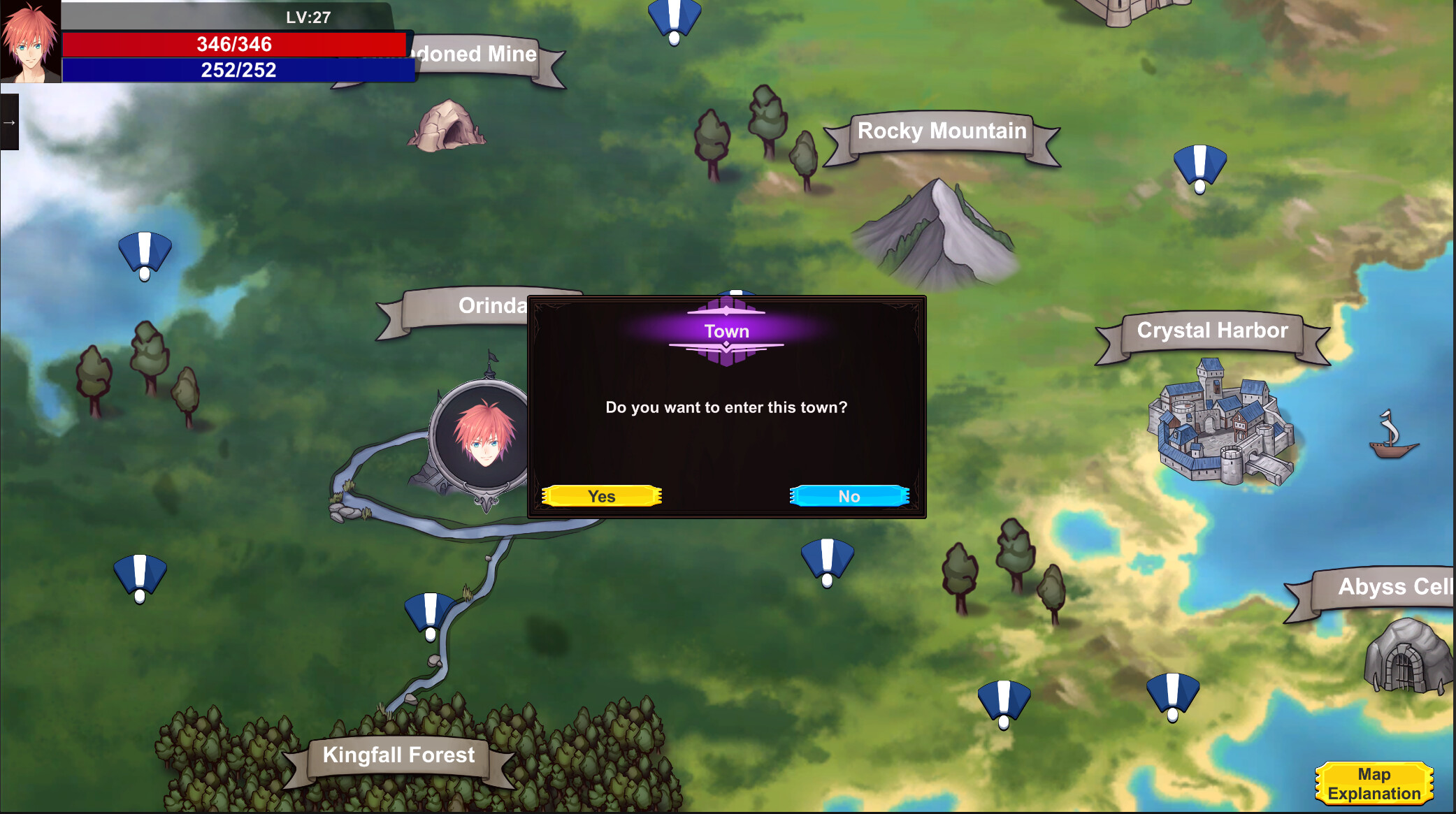Select the exclamation marker above Crystal Harbor

[1200, 168]
